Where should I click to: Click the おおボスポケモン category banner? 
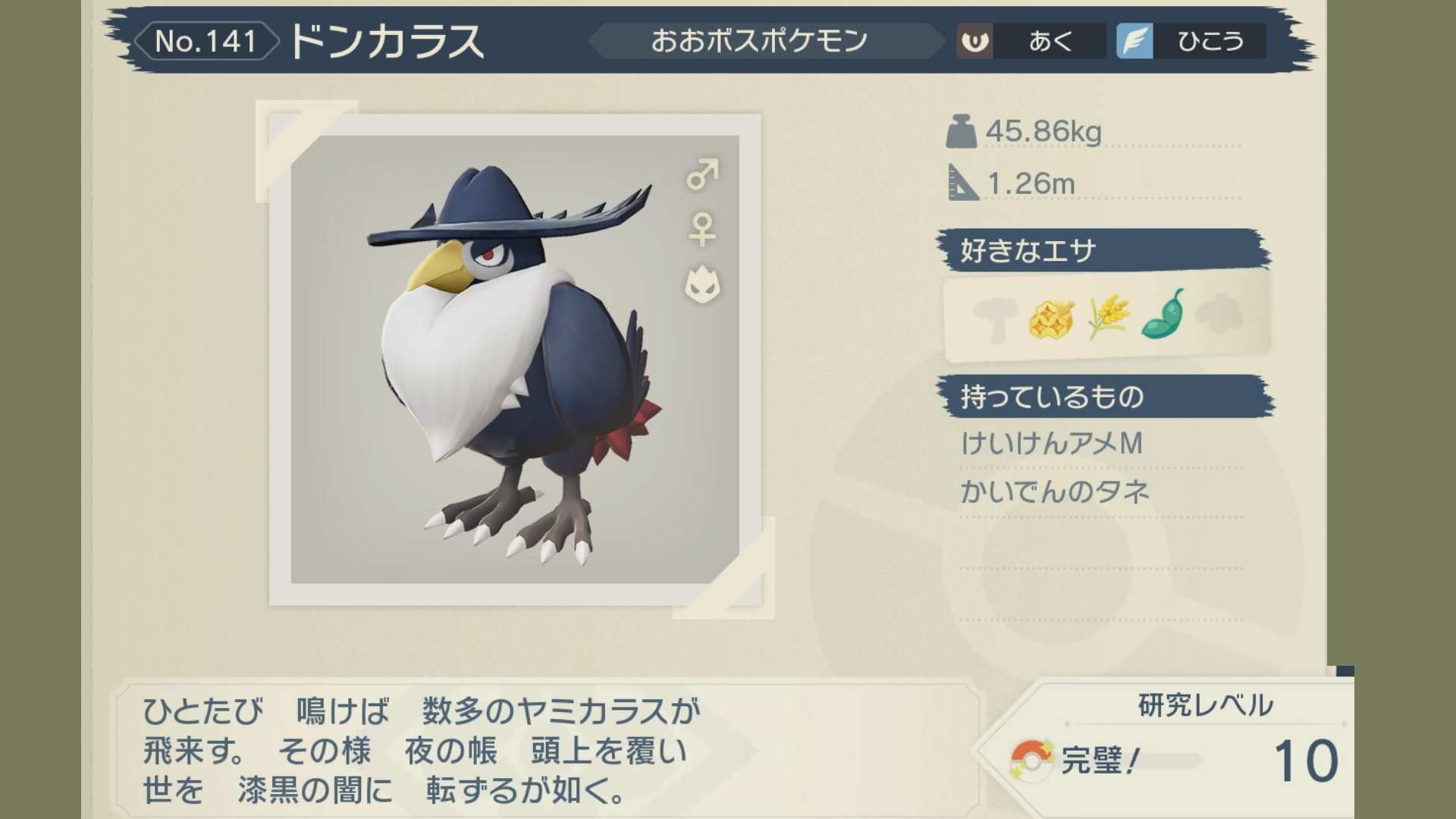[759, 41]
